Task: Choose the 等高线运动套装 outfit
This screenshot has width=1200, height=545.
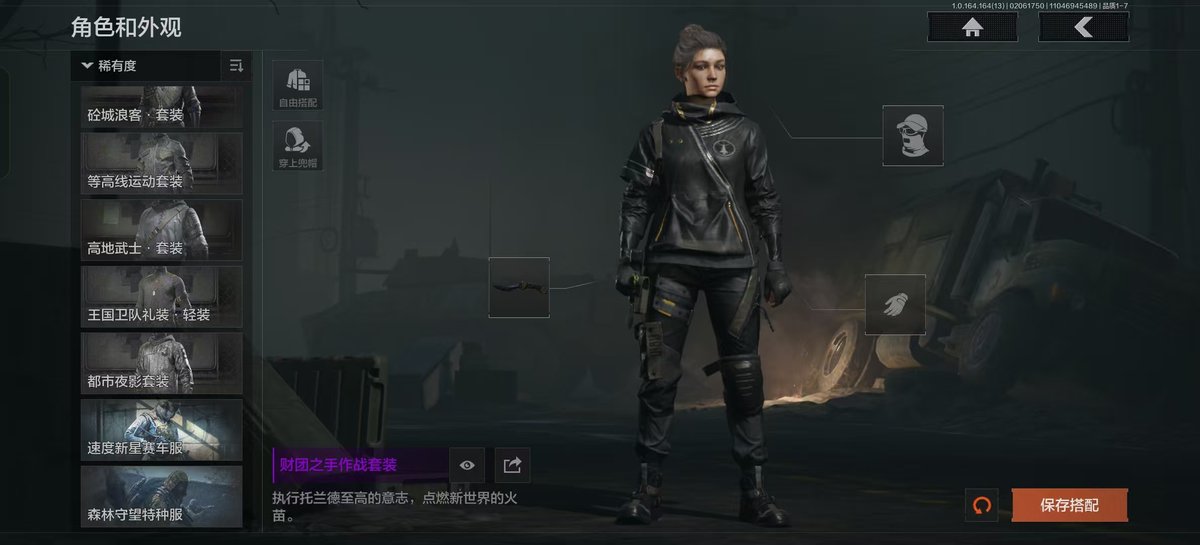Action: point(162,163)
